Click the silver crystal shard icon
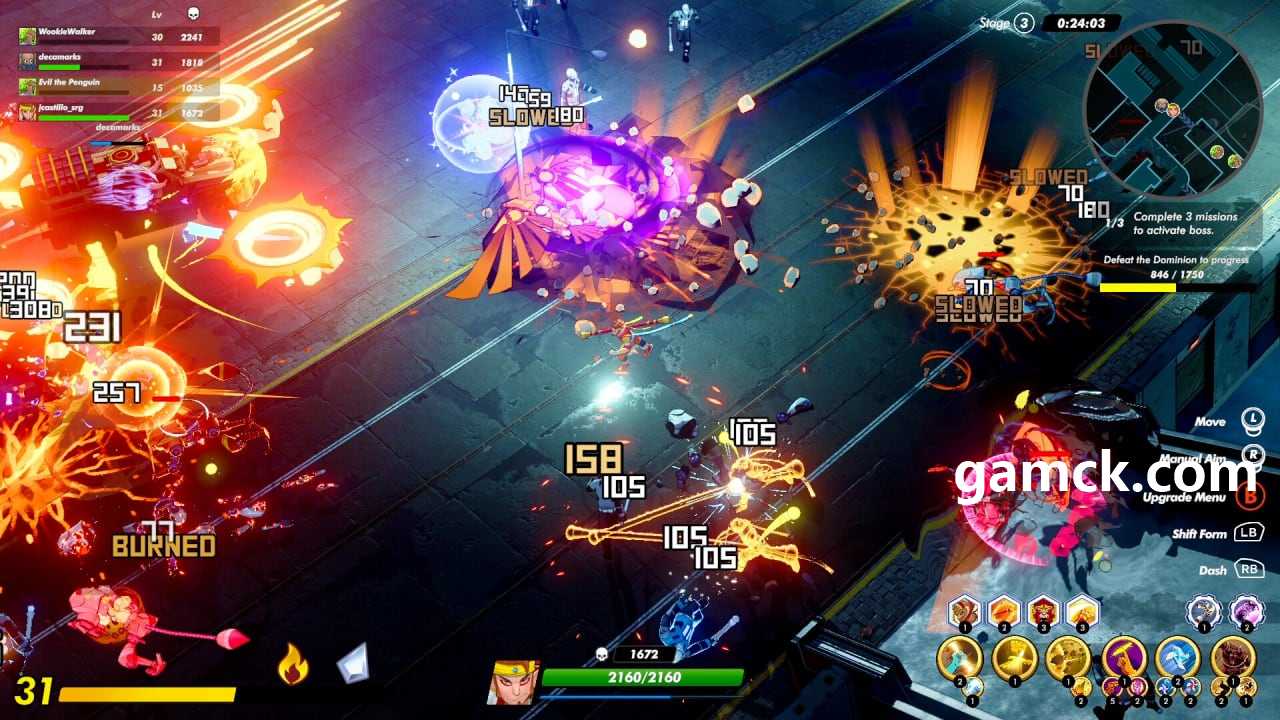1280x720 pixels. pos(352,663)
